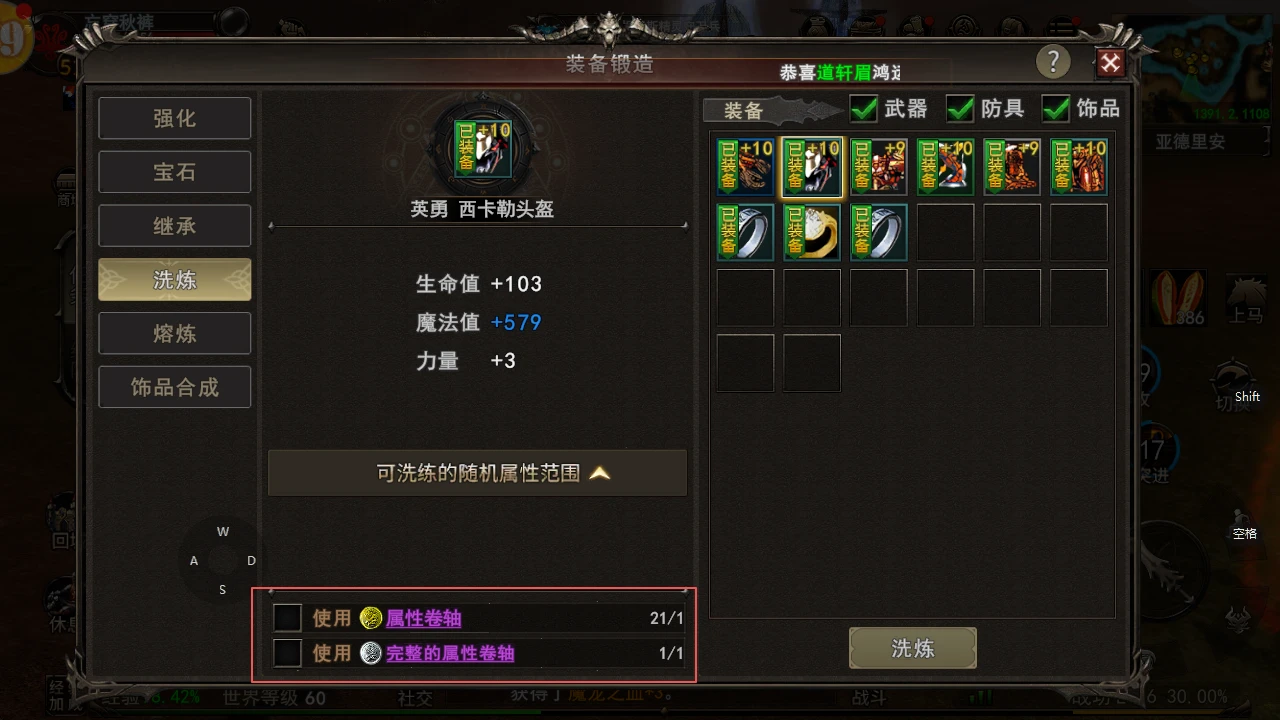Click the 洗炼 confirm button
The image size is (1280, 720).
coord(912,648)
